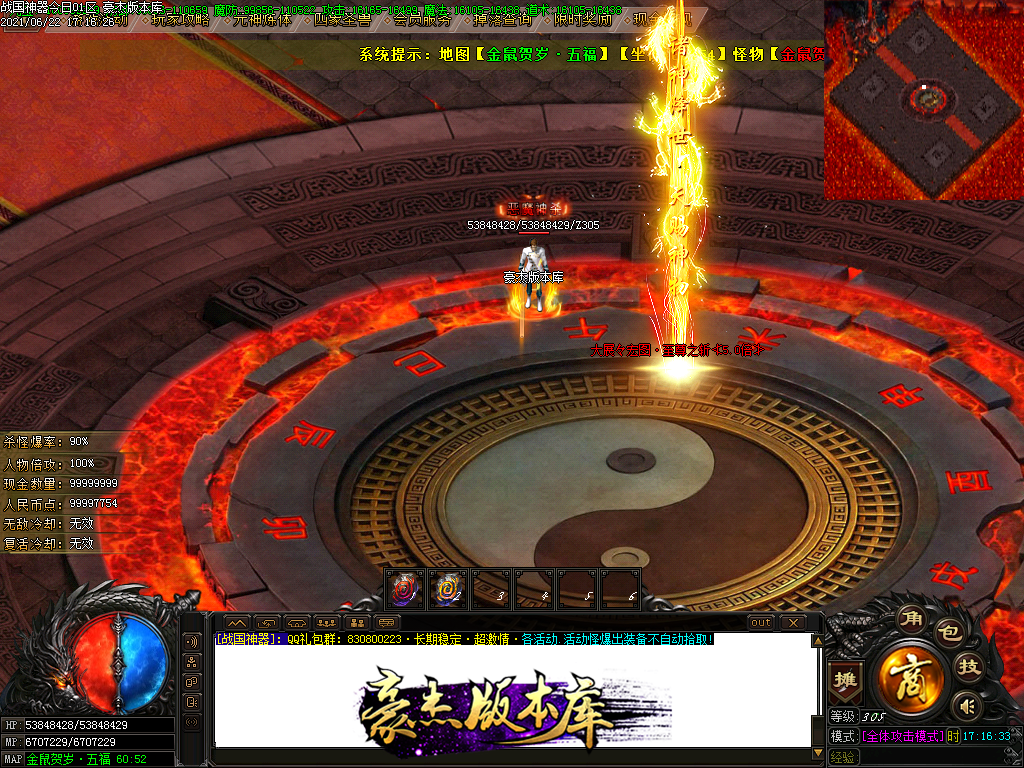Open the bag with the 包 button
The width and height of the screenshot is (1024, 768).
[x=947, y=633]
